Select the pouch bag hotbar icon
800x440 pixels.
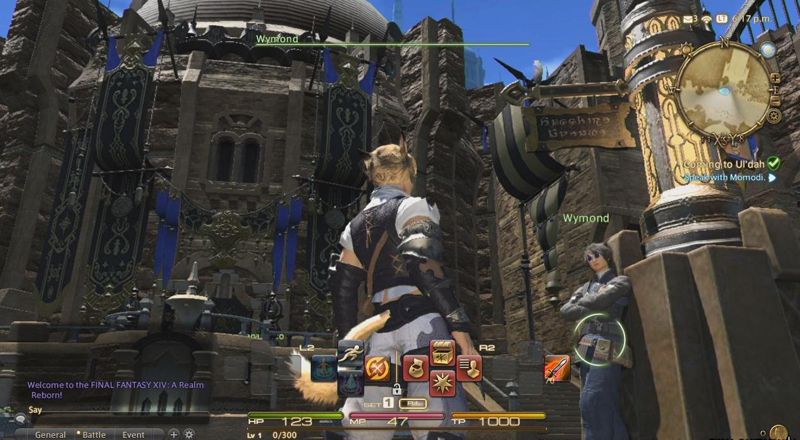coord(414,368)
